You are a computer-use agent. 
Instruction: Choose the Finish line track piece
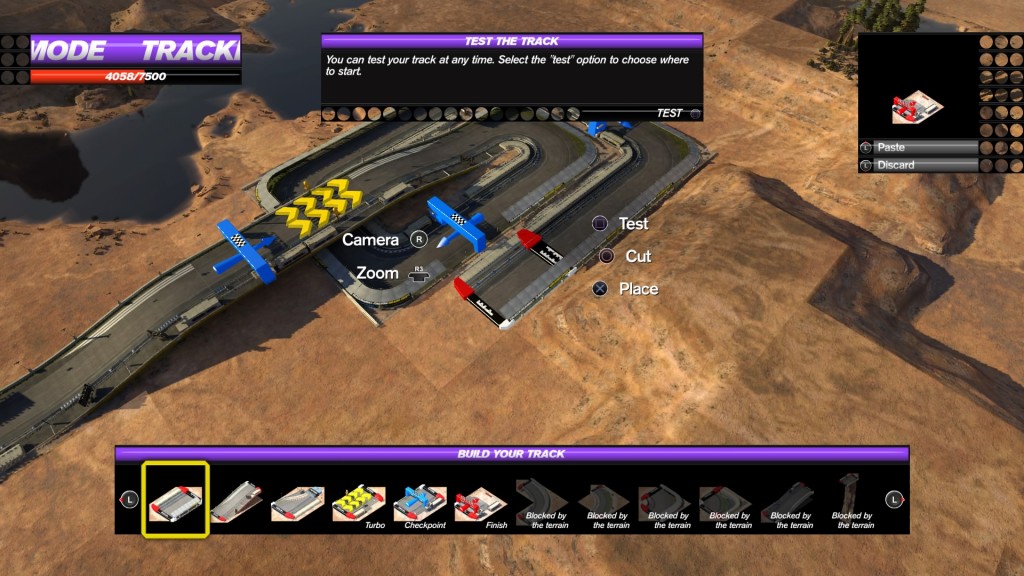(481, 500)
